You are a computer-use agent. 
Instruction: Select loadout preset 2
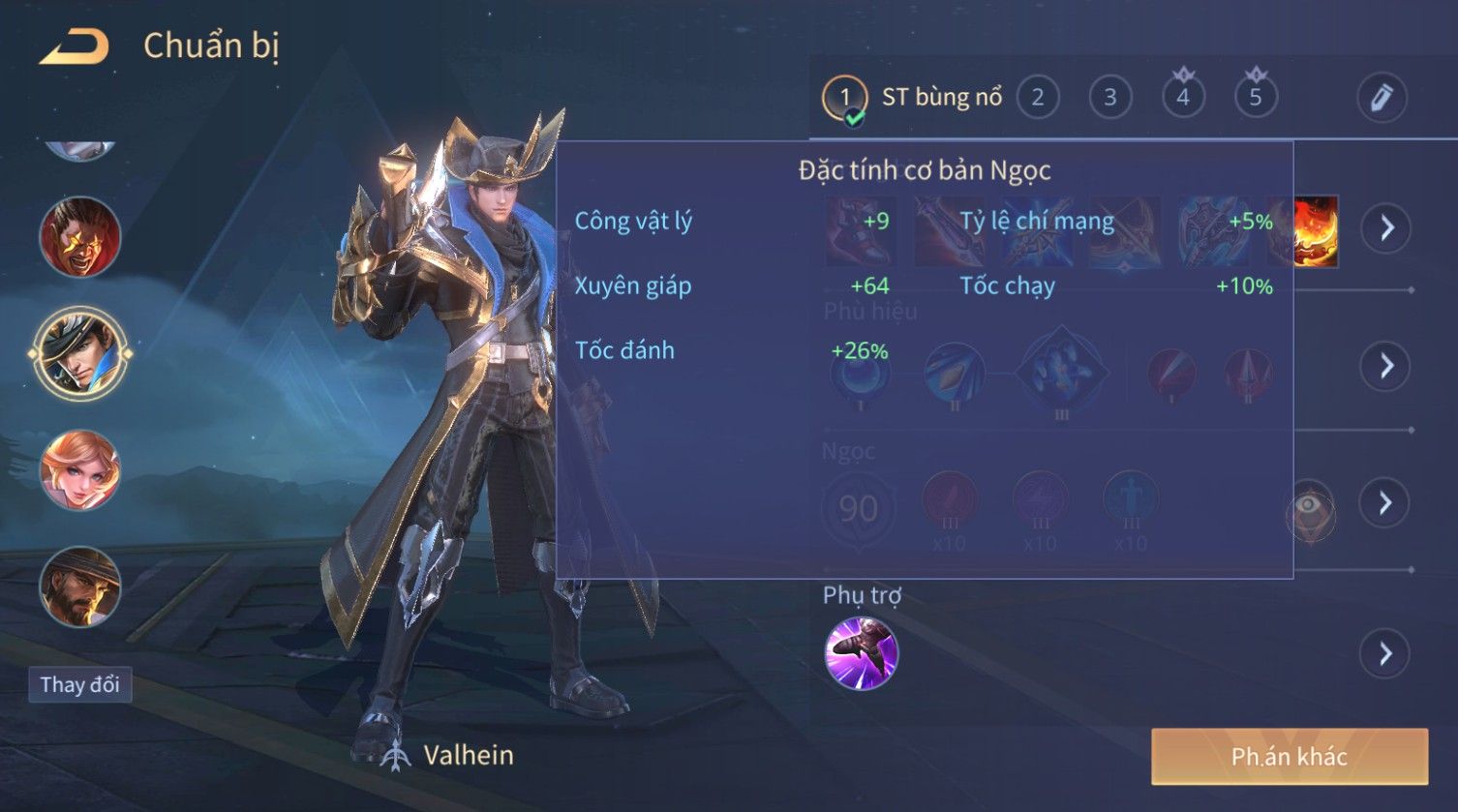pos(1037,98)
